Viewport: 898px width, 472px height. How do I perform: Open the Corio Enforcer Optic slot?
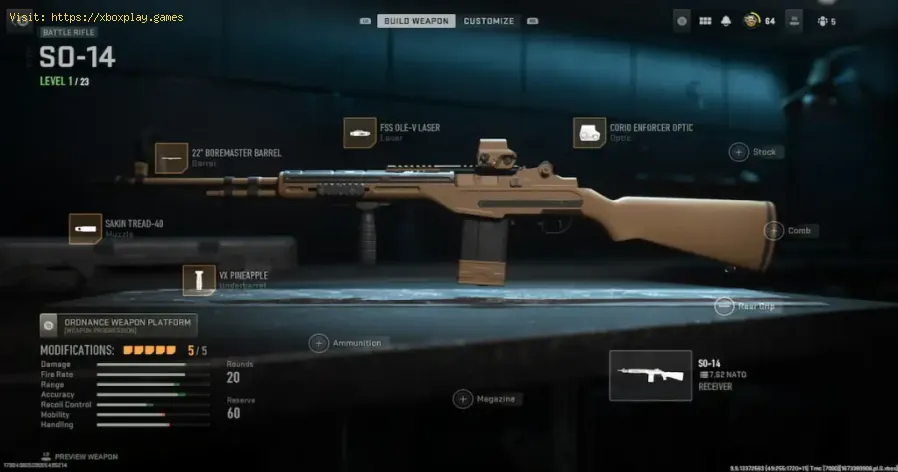pos(589,132)
